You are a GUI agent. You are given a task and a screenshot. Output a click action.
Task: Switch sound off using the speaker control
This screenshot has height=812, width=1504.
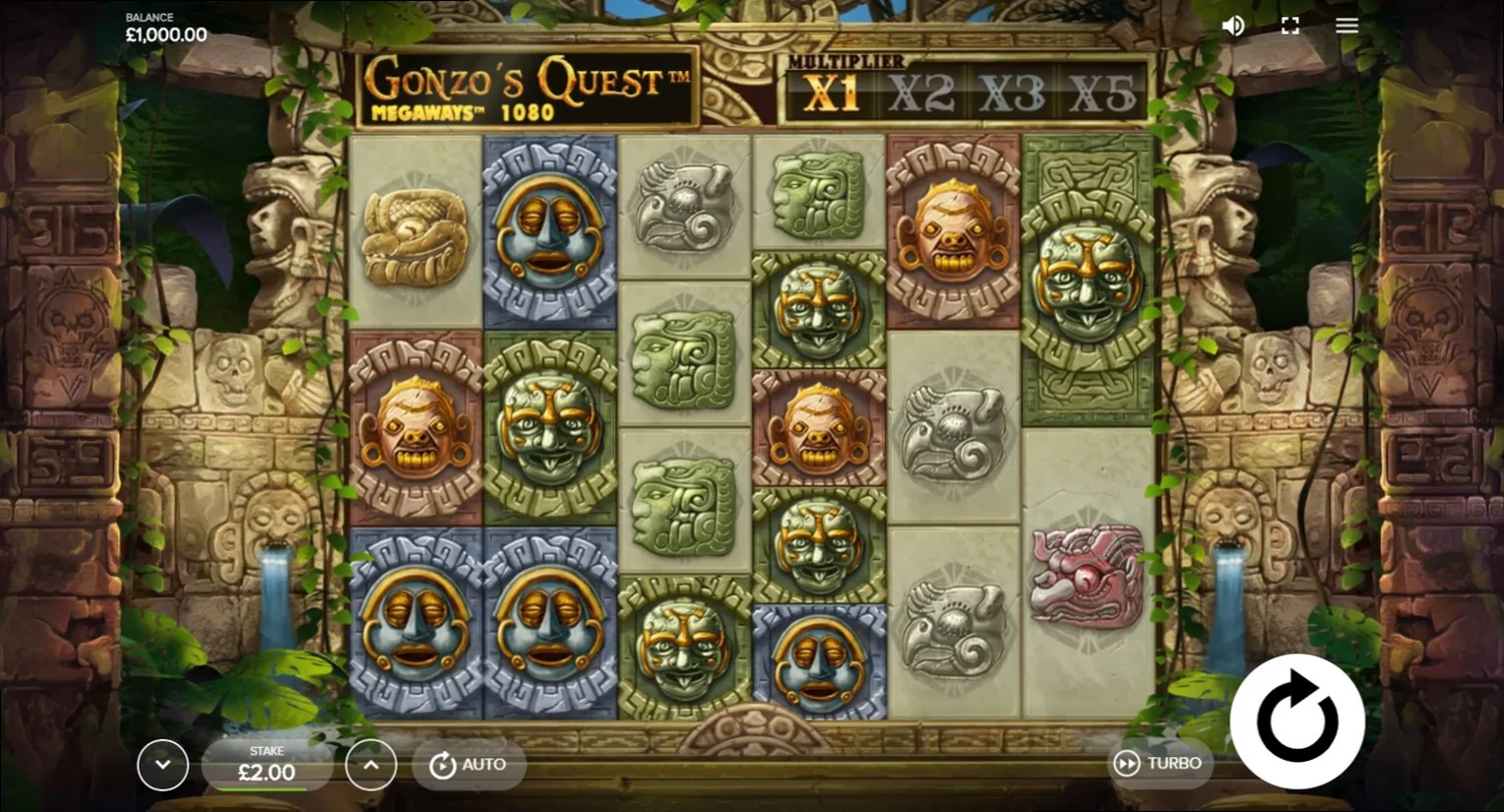pyautogui.click(x=1233, y=25)
